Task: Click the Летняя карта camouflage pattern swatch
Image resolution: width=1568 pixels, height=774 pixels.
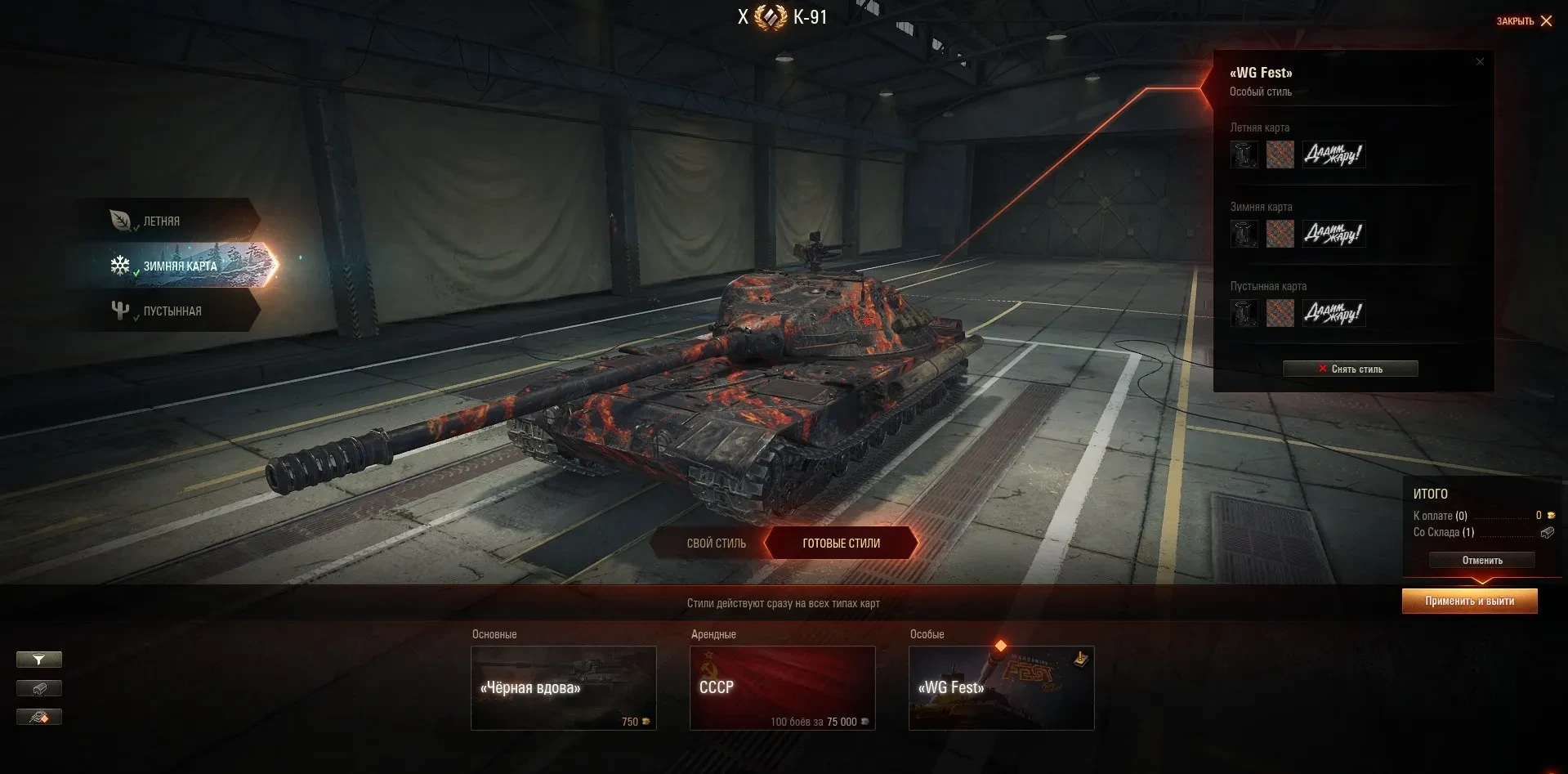Action: click(1280, 154)
